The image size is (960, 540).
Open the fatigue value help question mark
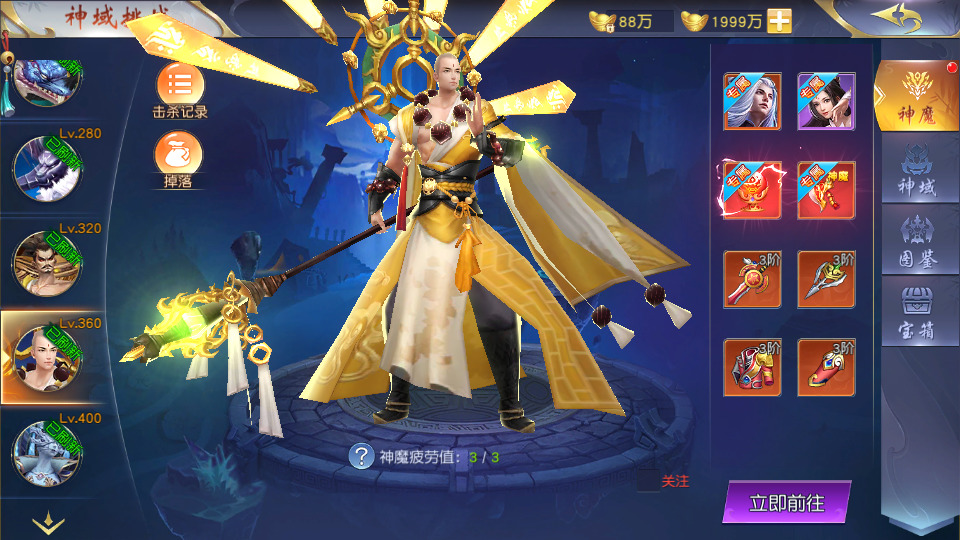361,457
